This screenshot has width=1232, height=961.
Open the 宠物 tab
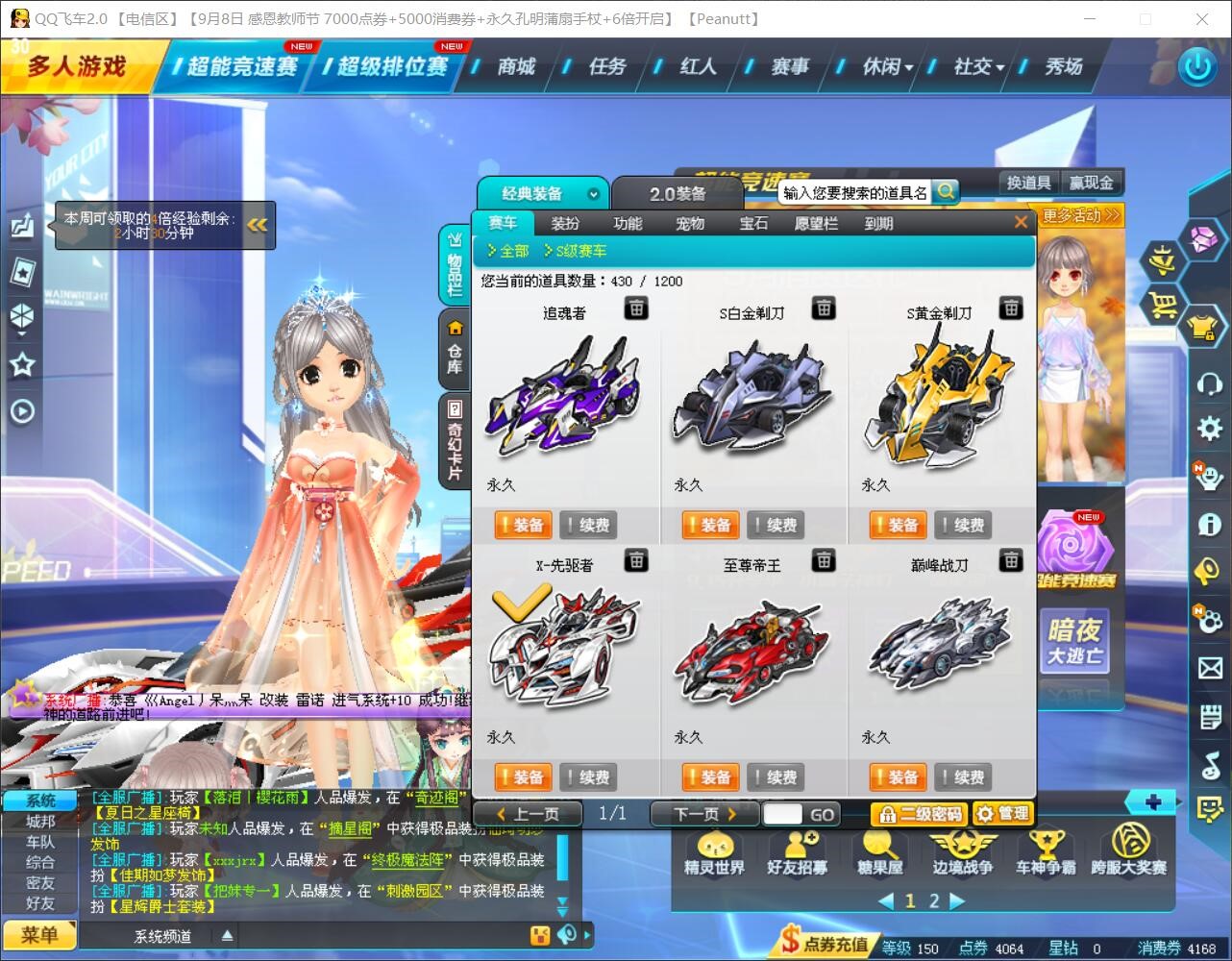coord(690,223)
